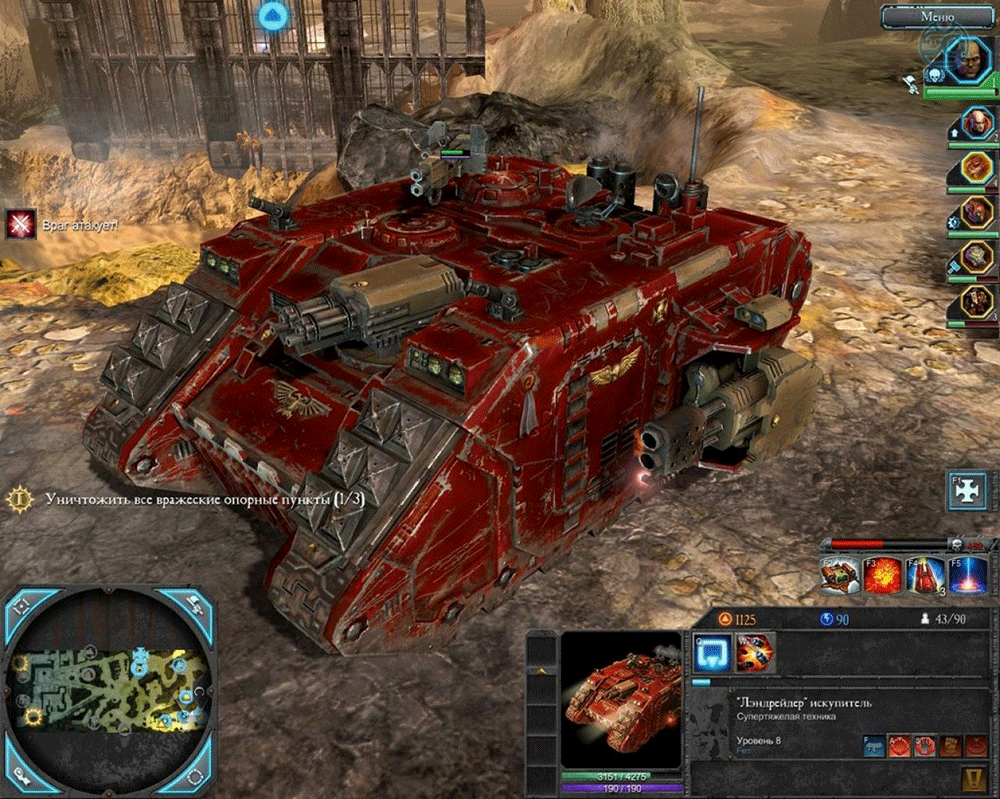Activate the F5 blue orbital beam ability
The width and height of the screenshot is (1000, 799).
click(x=967, y=578)
